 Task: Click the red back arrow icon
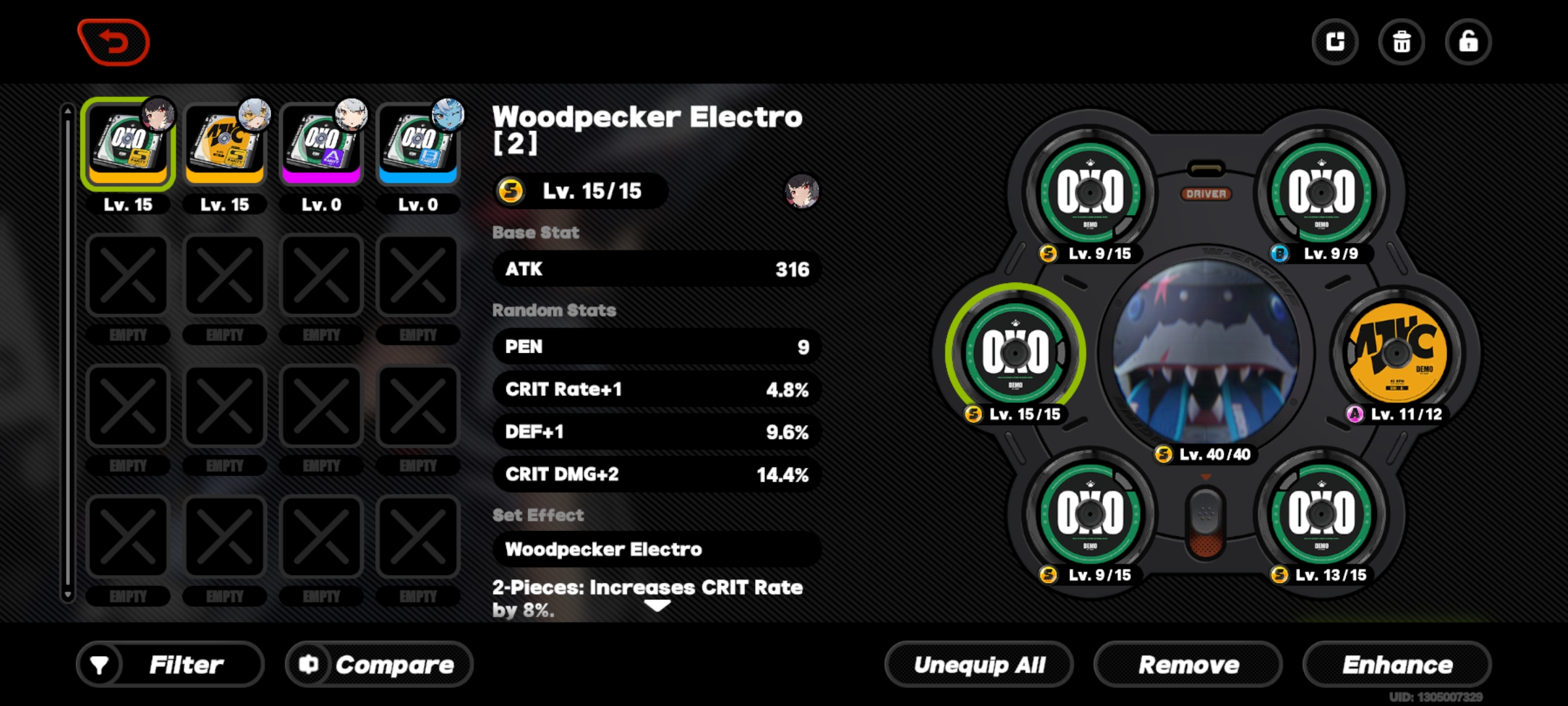114,41
